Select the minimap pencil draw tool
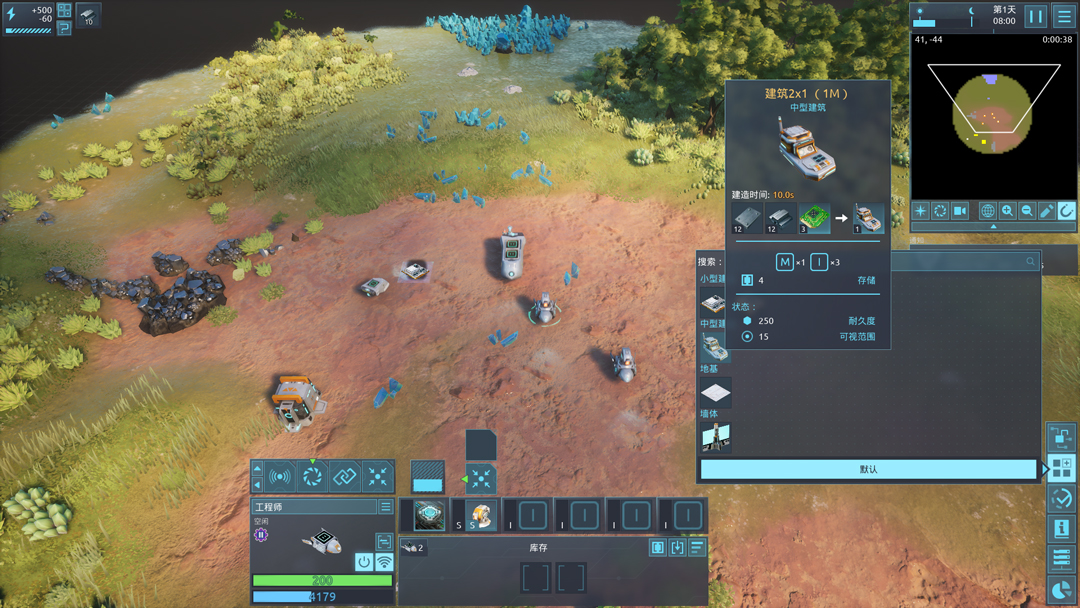This screenshot has width=1080, height=608. click(x=1046, y=211)
